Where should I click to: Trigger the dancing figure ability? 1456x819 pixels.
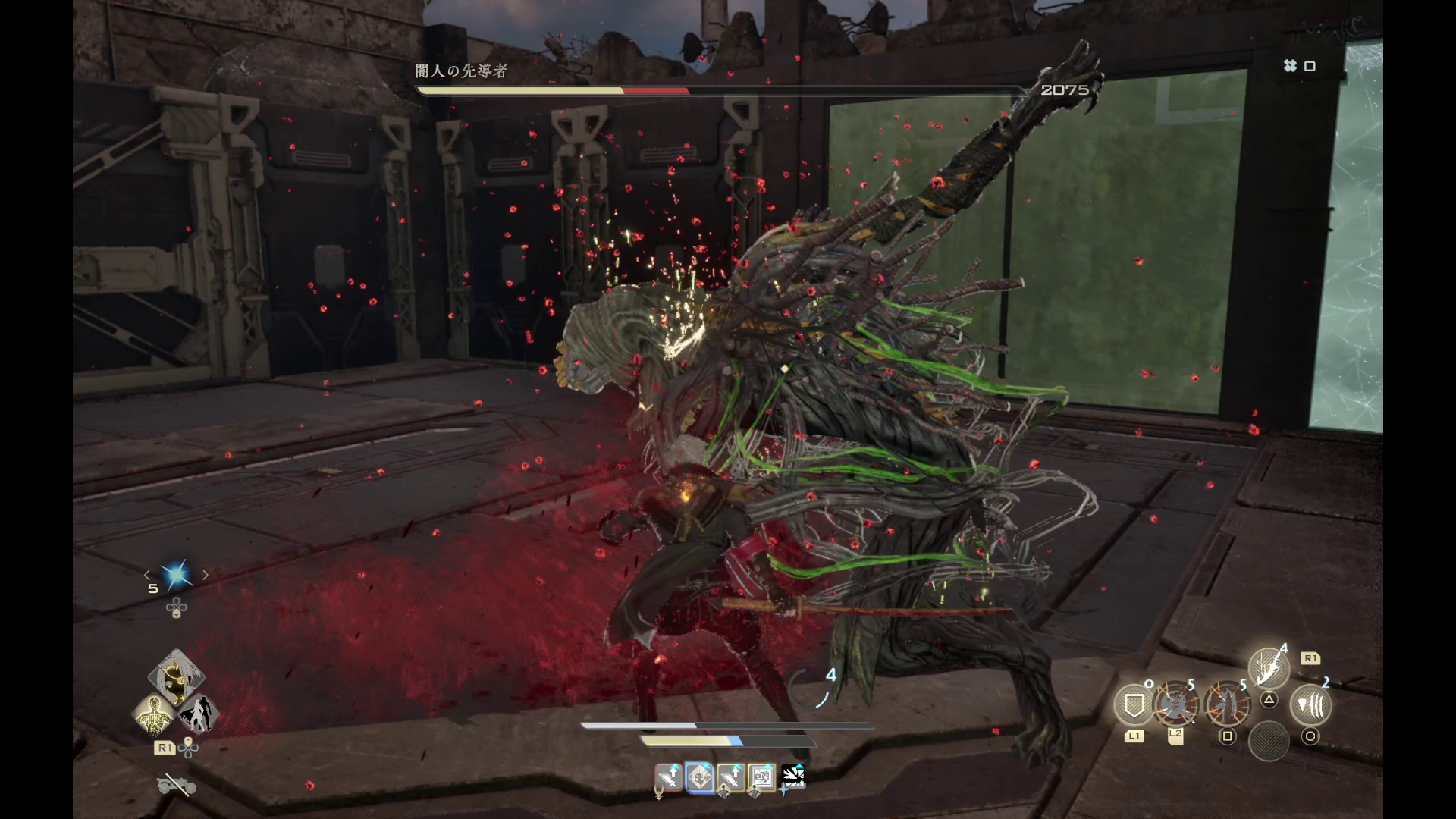1226,706
